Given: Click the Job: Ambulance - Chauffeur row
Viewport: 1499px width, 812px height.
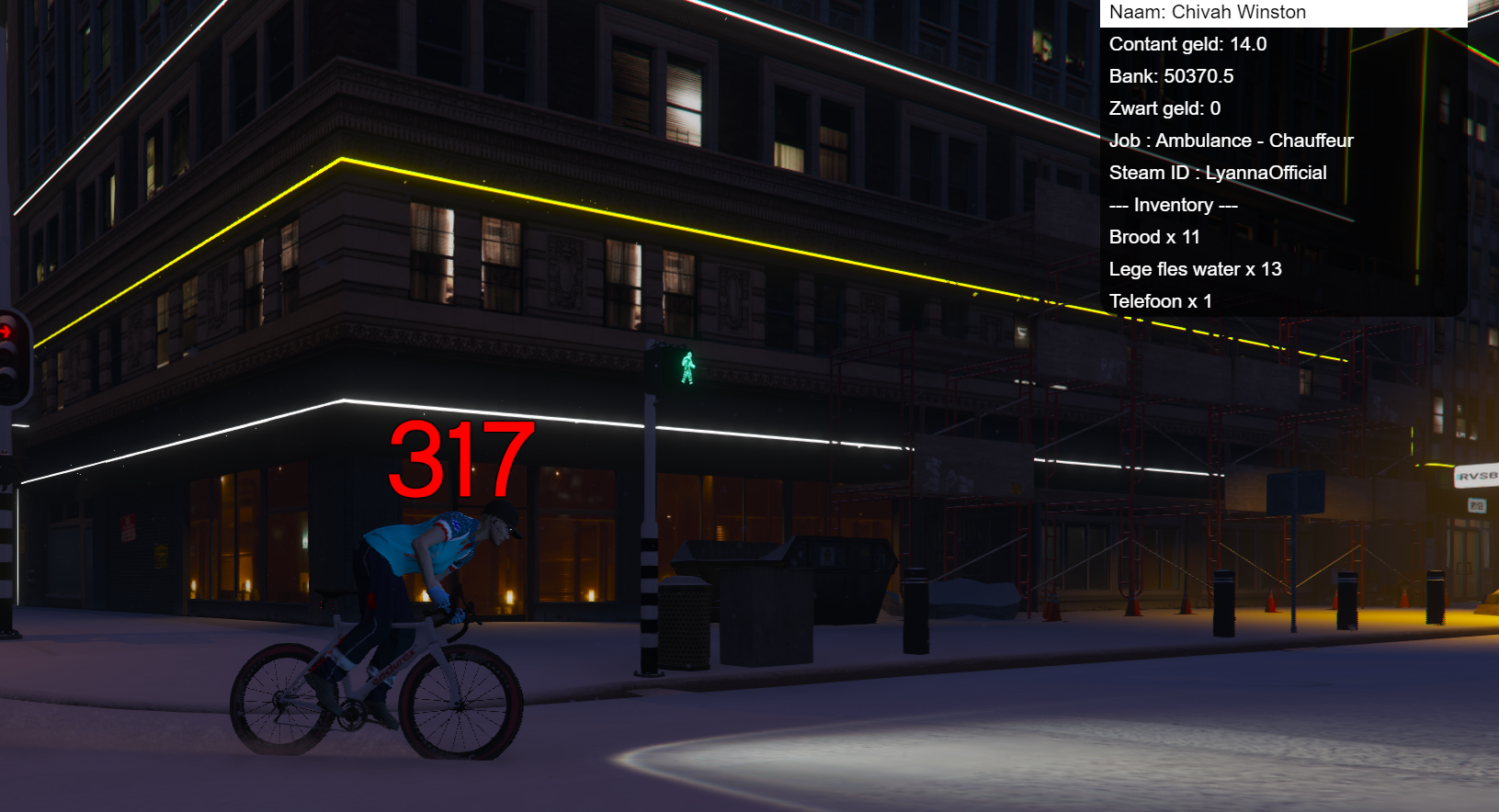Looking at the screenshot, I should point(1282,141).
